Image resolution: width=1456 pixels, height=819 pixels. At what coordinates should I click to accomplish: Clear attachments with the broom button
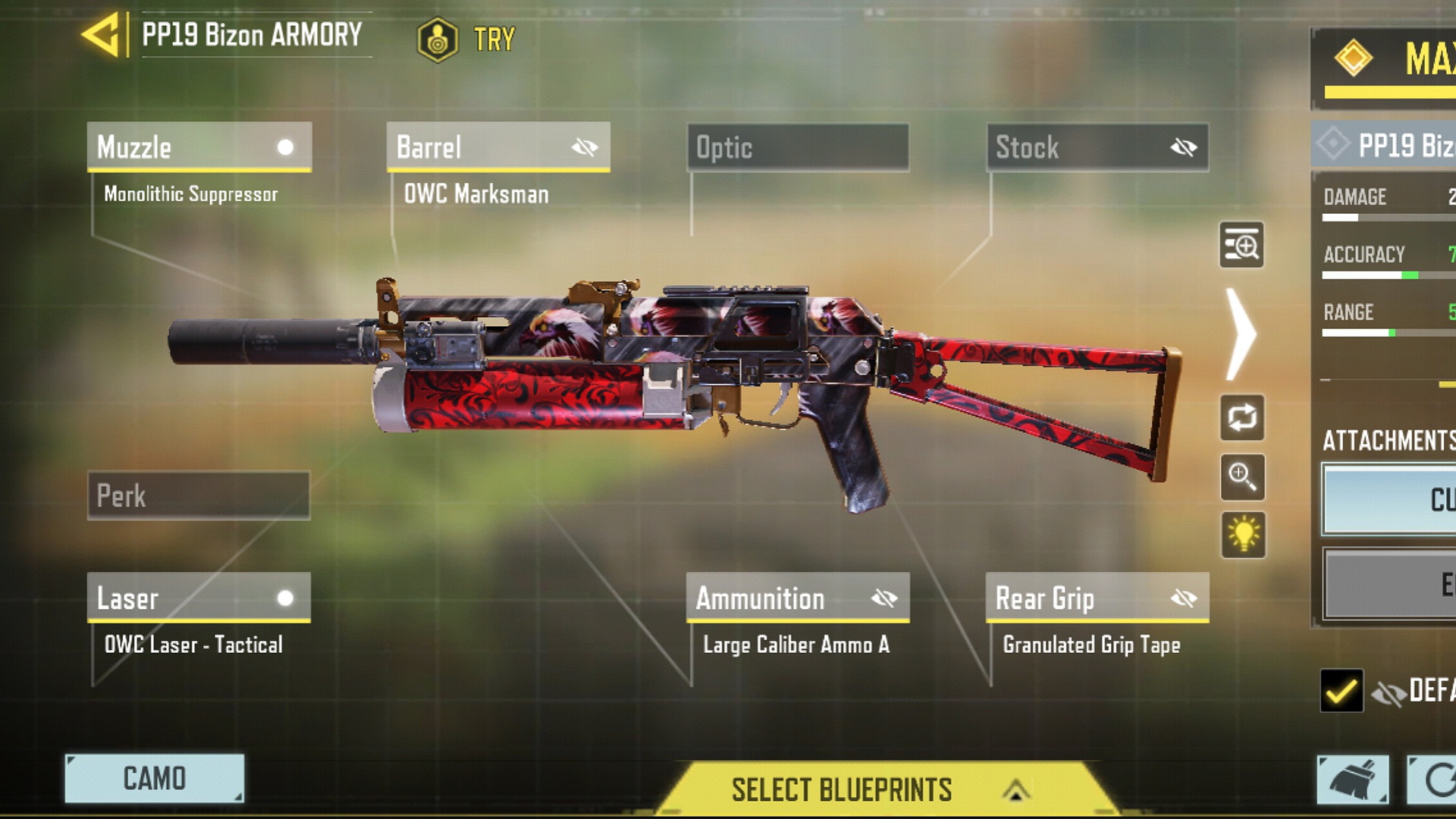pyautogui.click(x=1352, y=779)
